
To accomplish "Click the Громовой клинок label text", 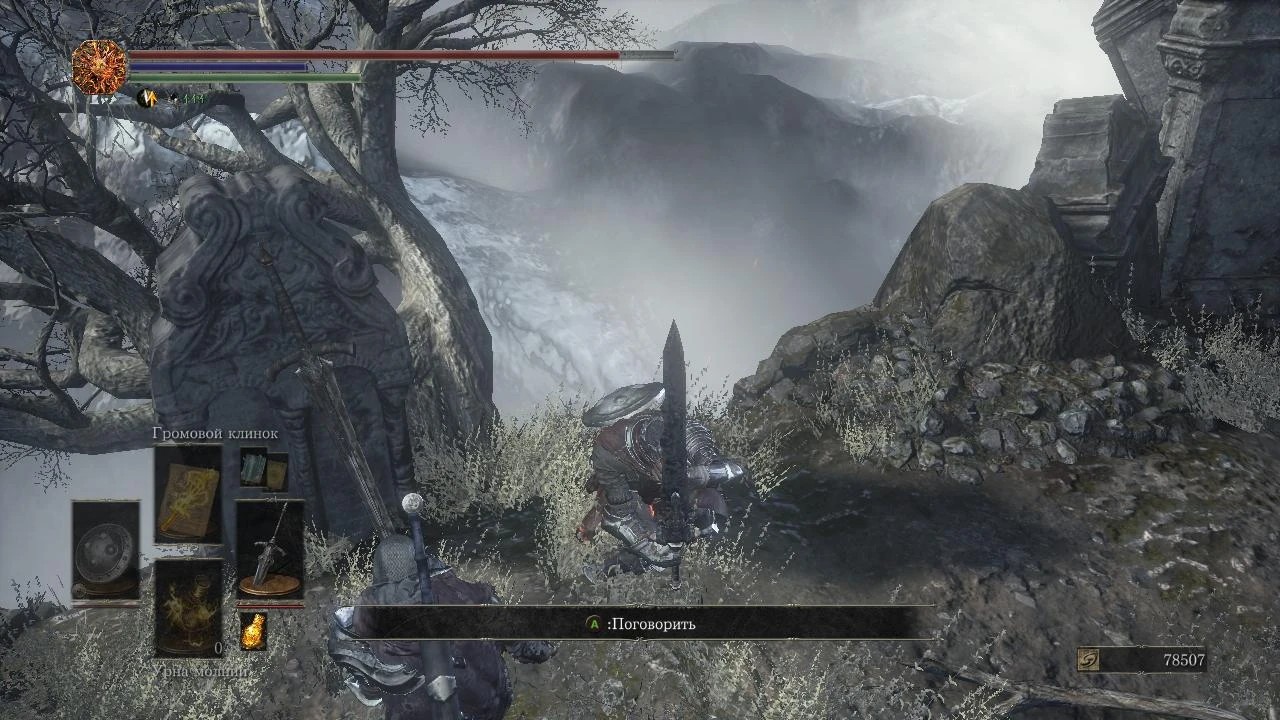I will (216, 435).
